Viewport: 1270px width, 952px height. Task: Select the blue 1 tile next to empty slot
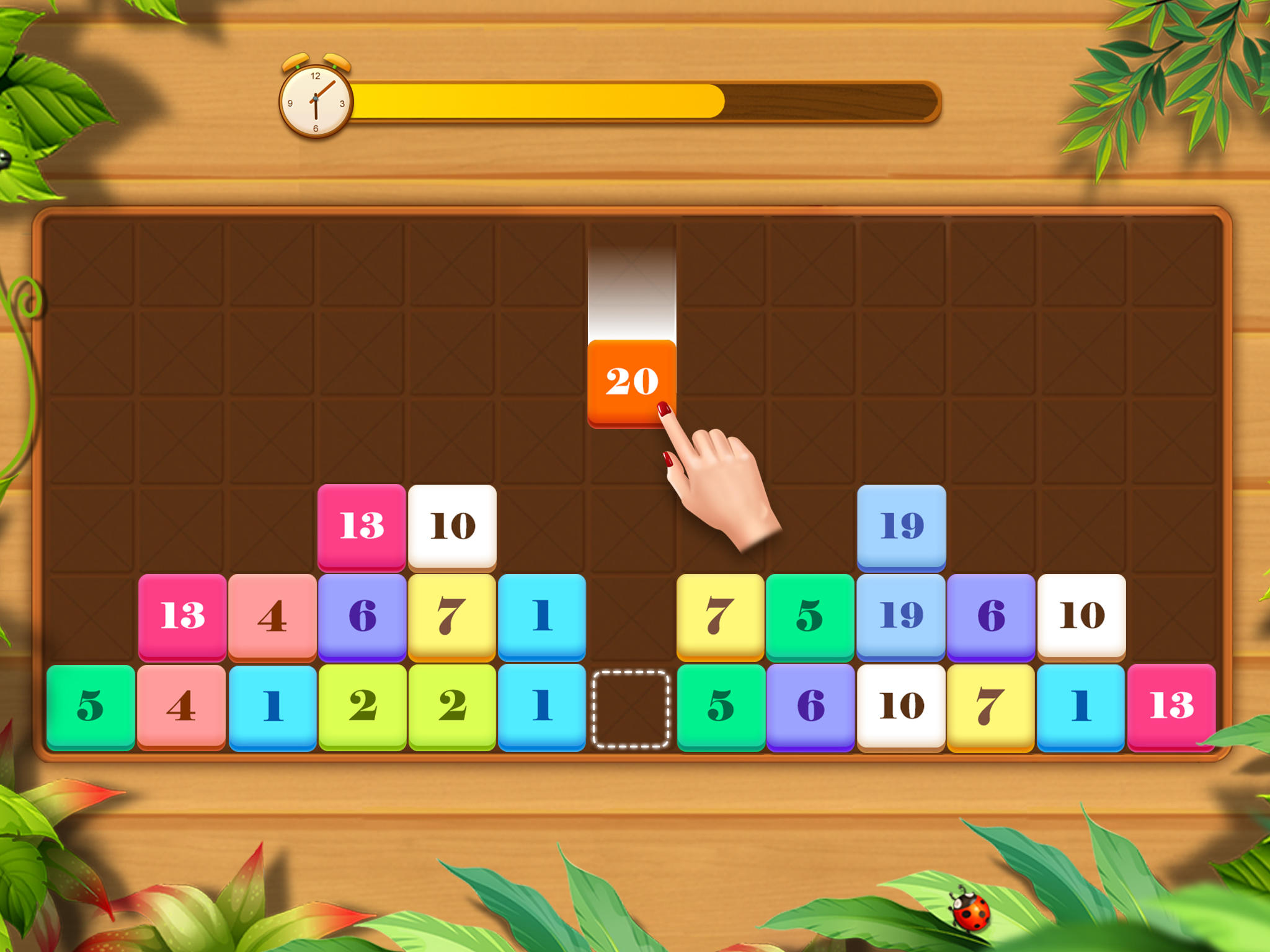tap(543, 707)
